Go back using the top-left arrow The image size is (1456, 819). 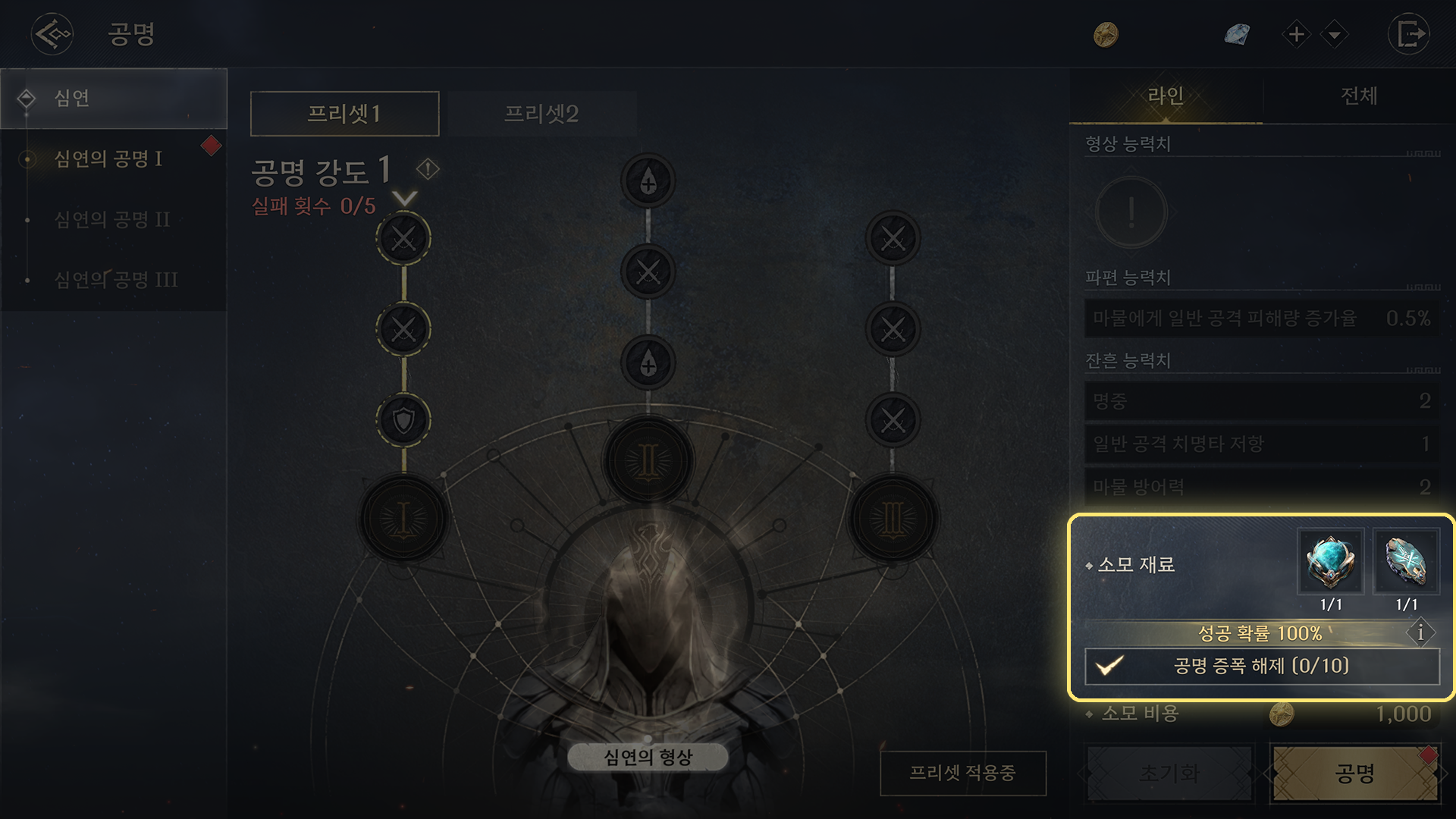click(52, 34)
